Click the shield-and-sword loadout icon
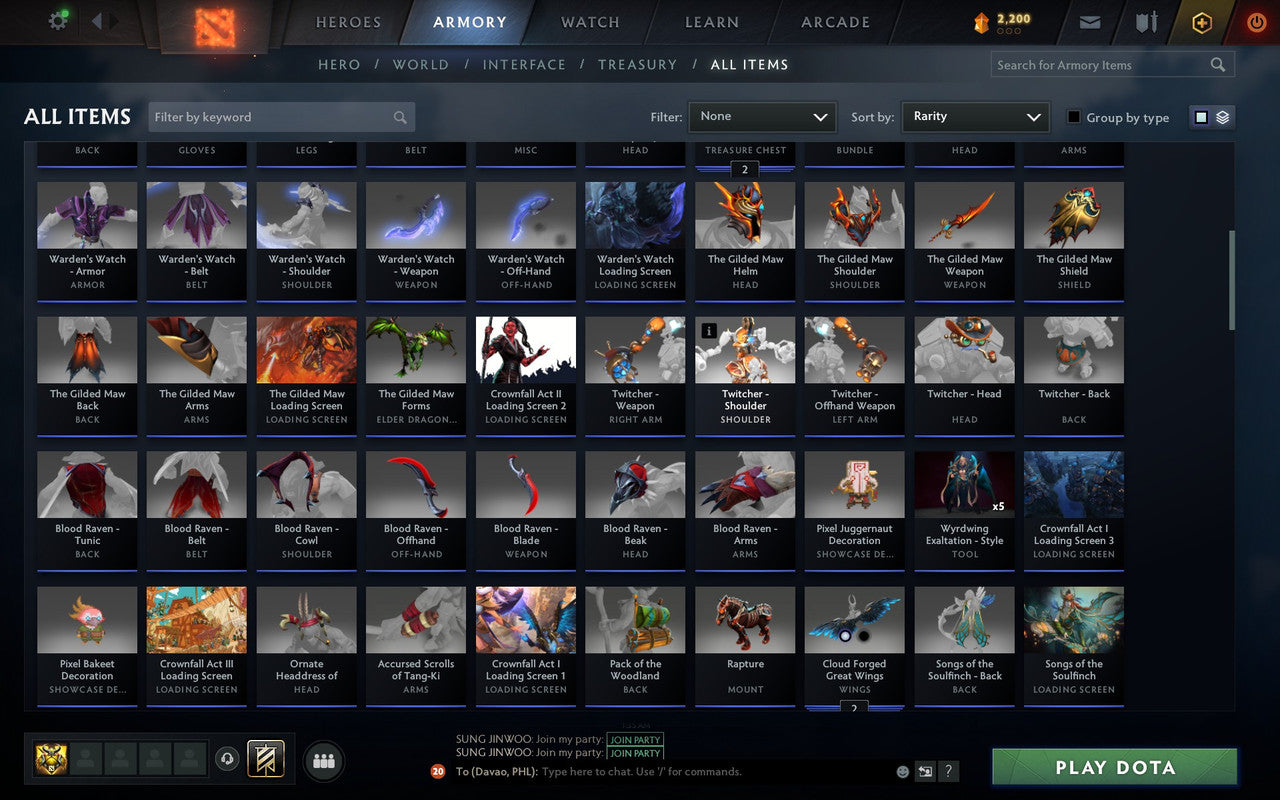This screenshot has width=1280, height=800. 1146,22
